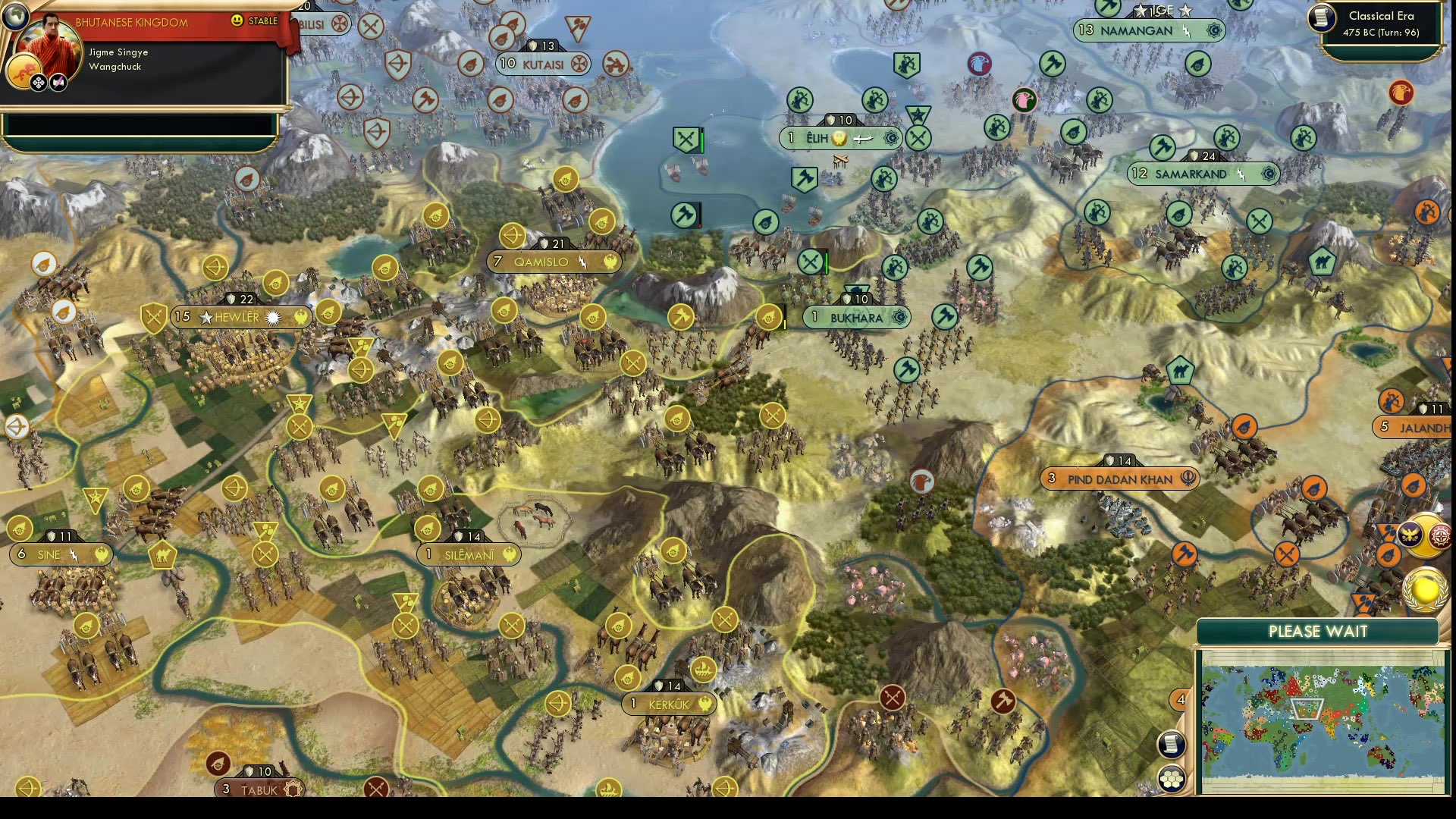Image resolution: width=1456 pixels, height=819 pixels.
Task: Click the Bhutan flag emblem on the leader panel
Action: pos(24,71)
